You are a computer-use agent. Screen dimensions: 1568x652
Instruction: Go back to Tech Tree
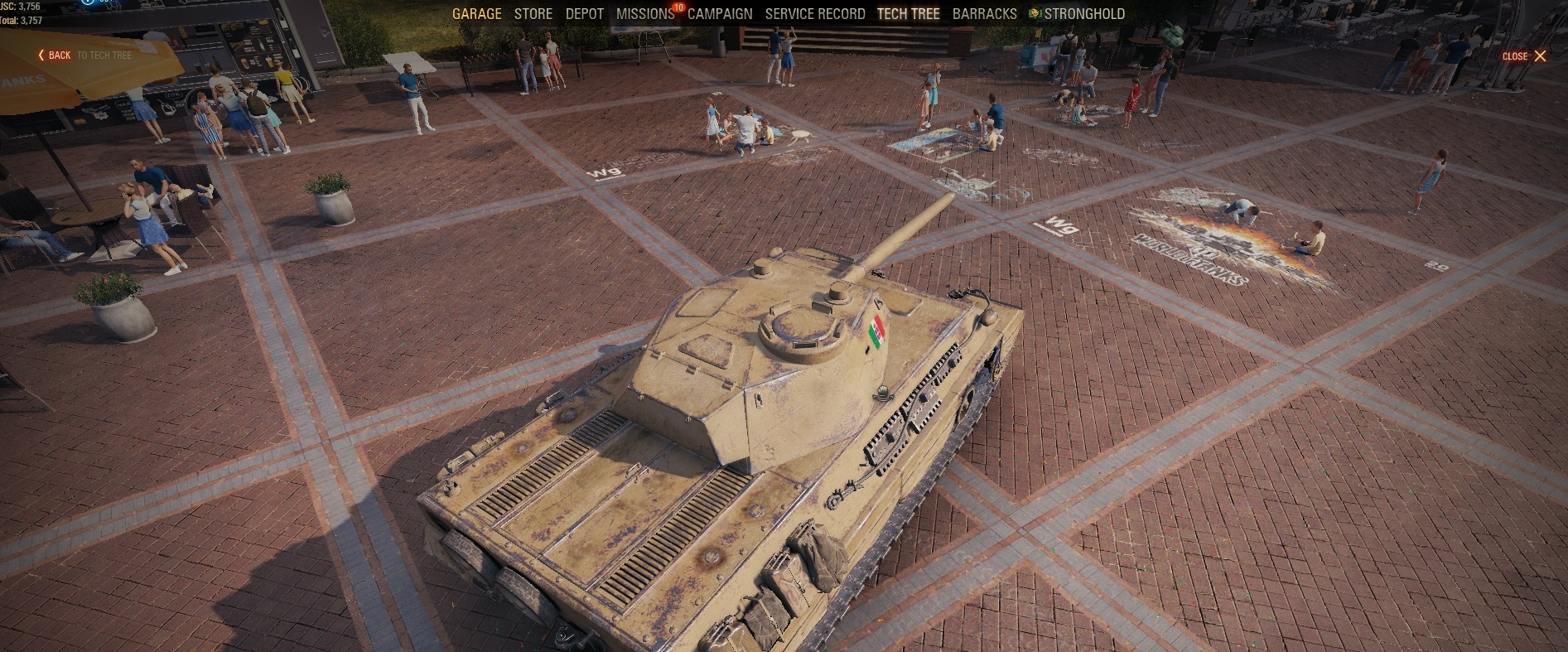point(84,56)
